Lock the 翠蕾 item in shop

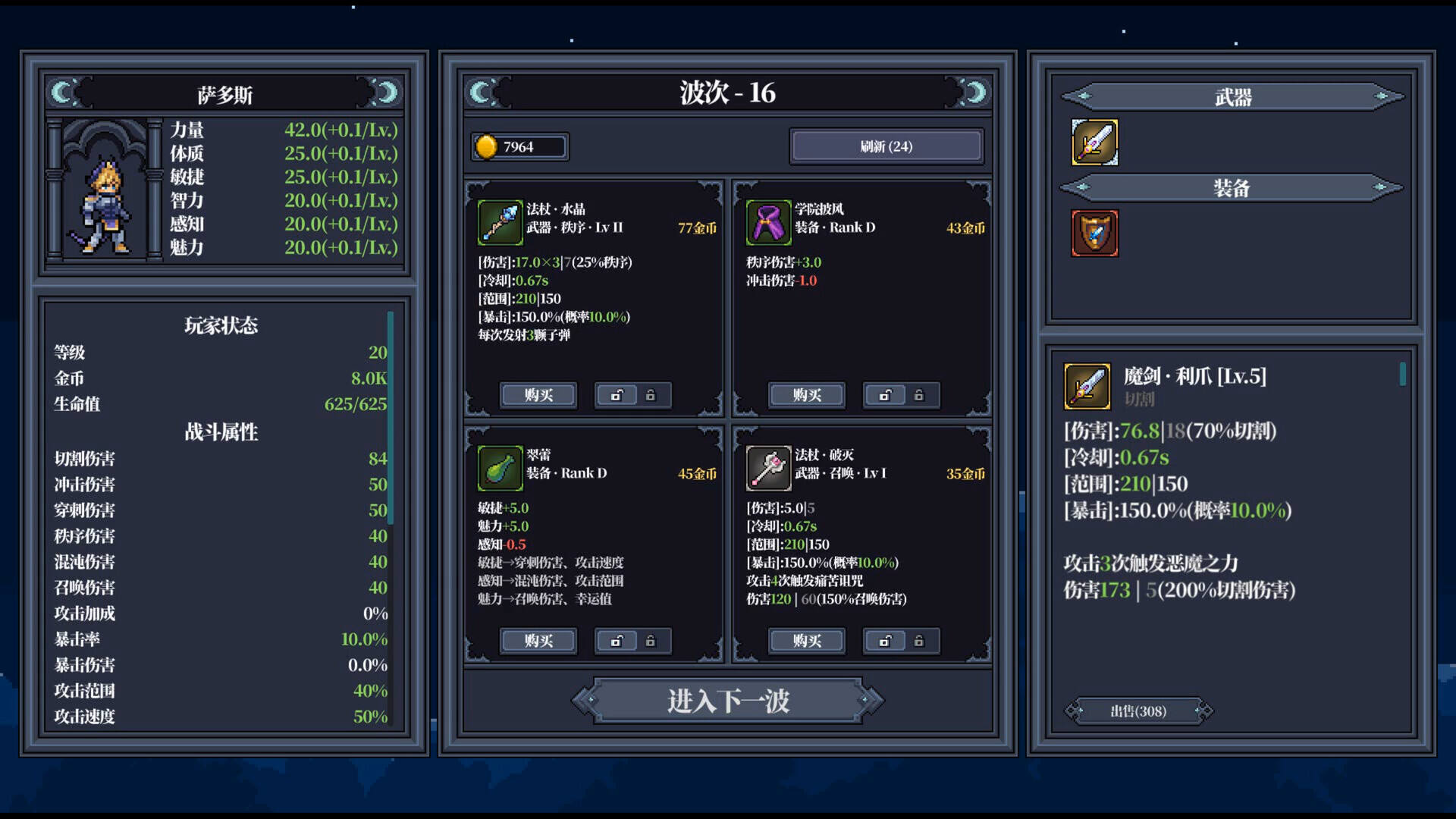tap(651, 641)
